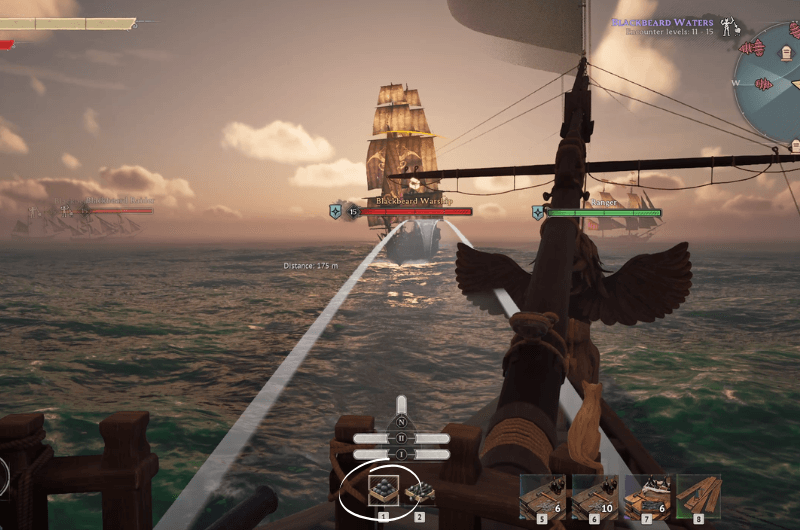The height and width of the screenshot is (530, 800).
Task: Activate the consumable in slot 7
Action: pos(646,496)
